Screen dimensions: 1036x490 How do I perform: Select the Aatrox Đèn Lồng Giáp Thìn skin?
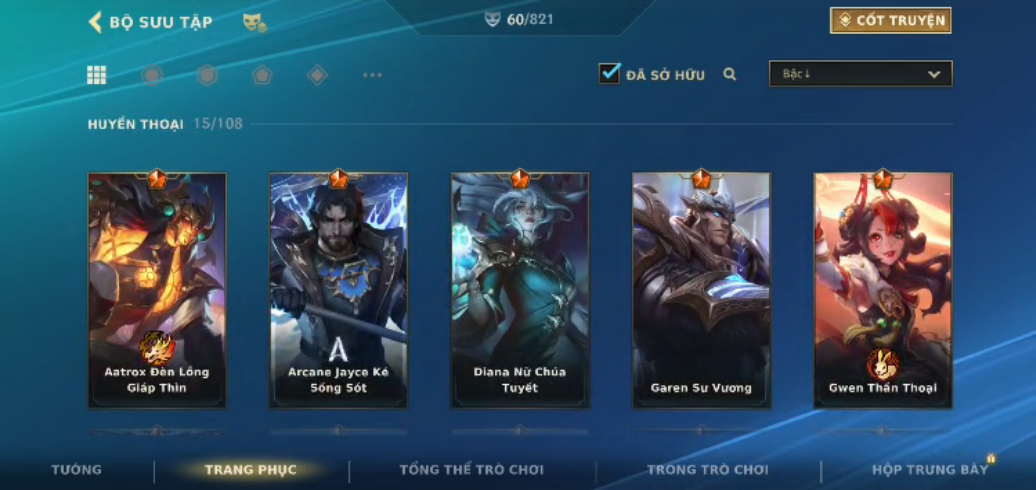click(157, 290)
